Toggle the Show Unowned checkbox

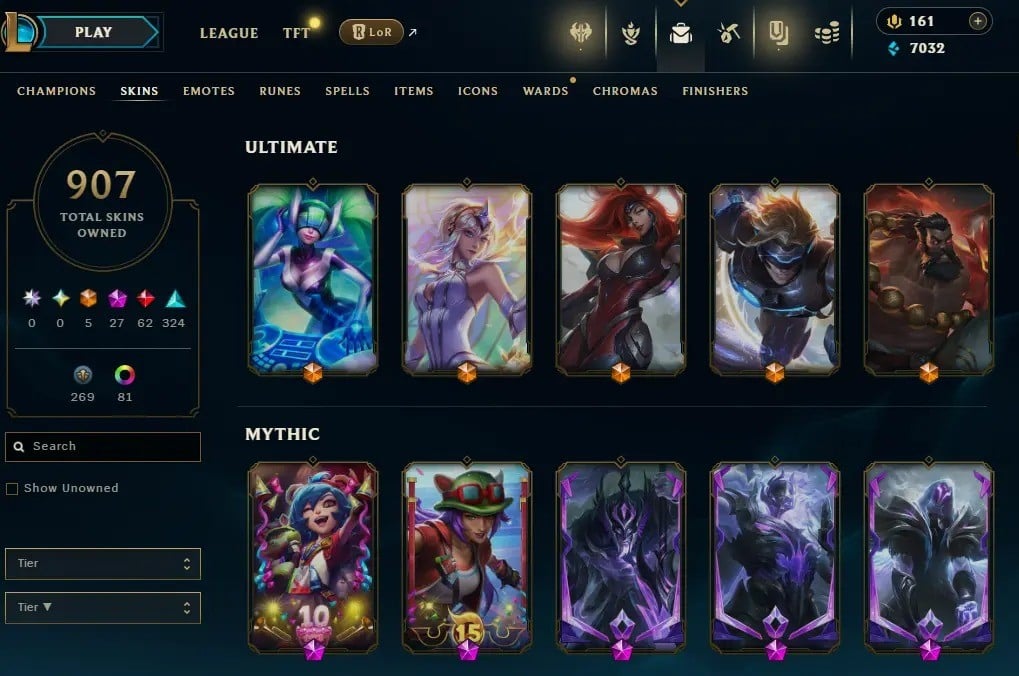pos(12,489)
